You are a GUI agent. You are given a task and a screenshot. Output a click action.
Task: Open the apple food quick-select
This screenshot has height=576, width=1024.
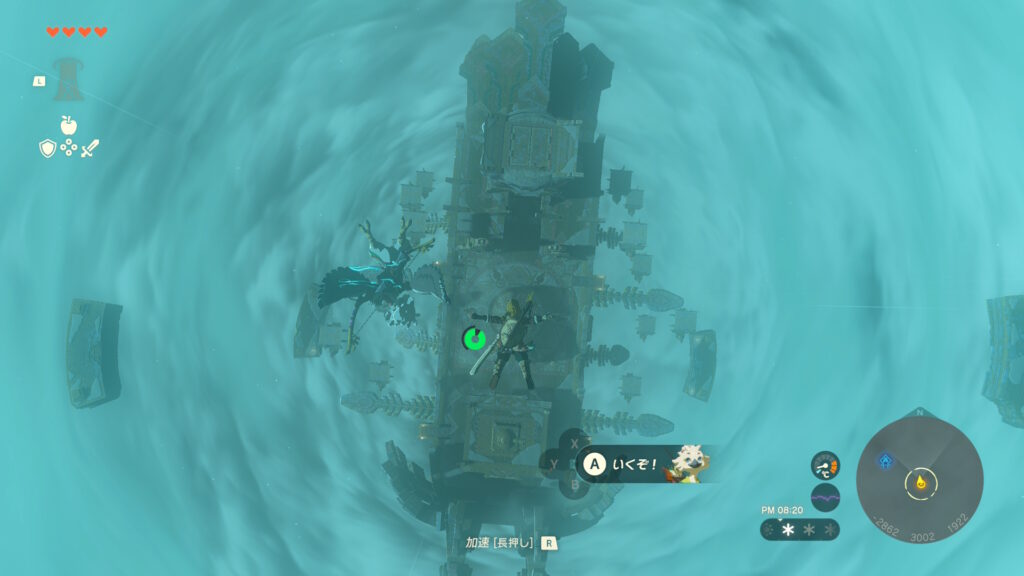pyautogui.click(x=68, y=125)
